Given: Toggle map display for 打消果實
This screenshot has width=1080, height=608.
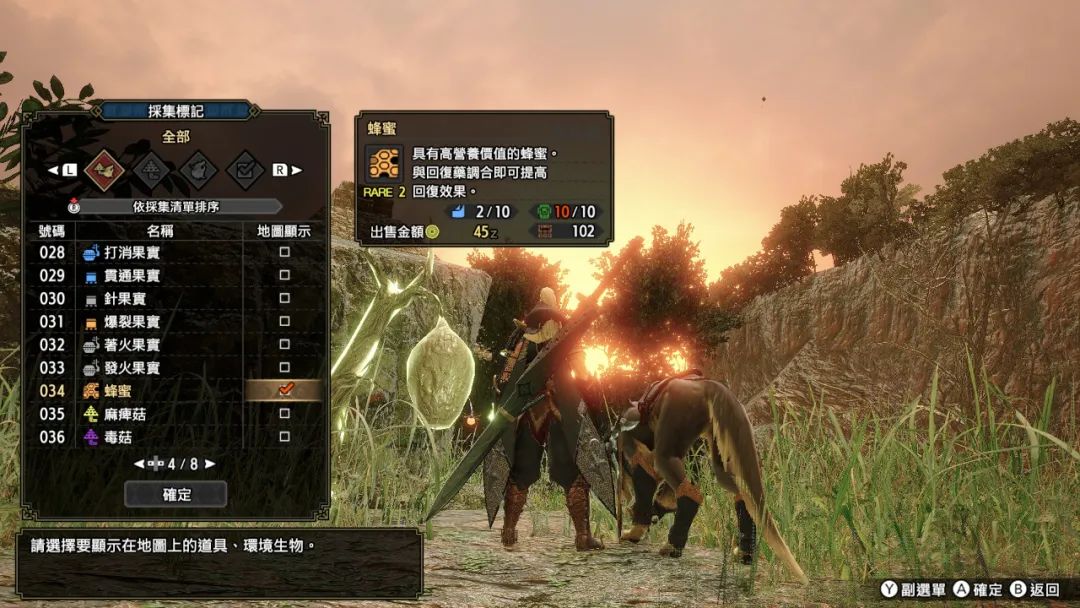Looking at the screenshot, I should point(284,253).
